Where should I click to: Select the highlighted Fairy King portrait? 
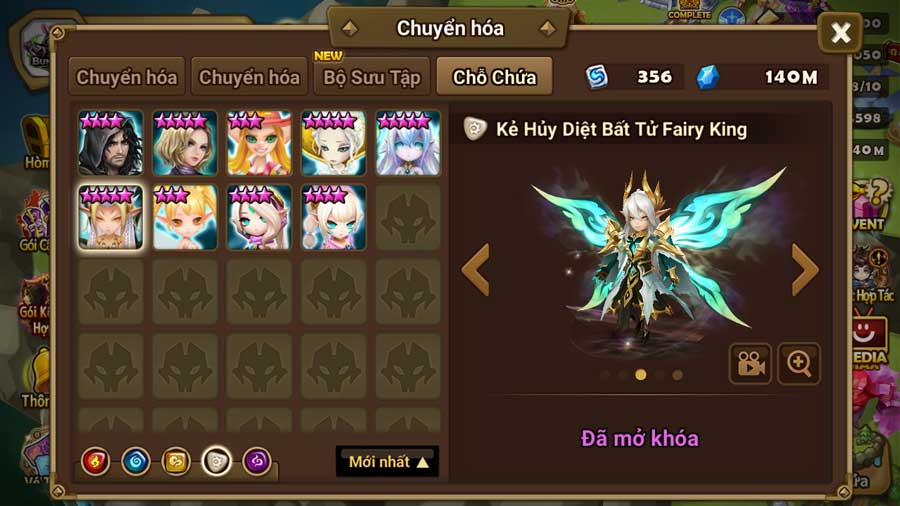point(110,217)
